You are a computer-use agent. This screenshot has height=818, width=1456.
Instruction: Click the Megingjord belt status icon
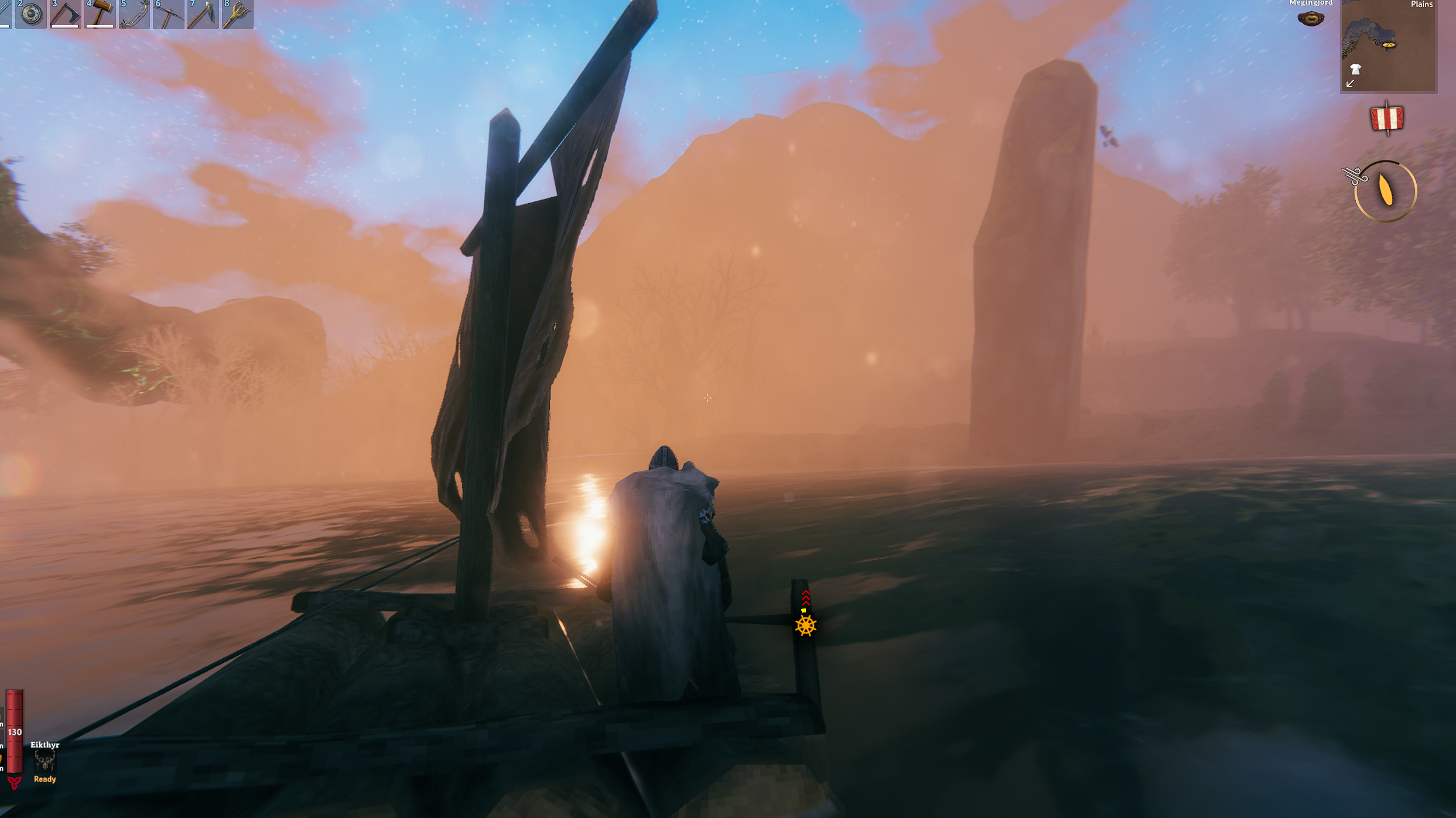pos(1311,19)
